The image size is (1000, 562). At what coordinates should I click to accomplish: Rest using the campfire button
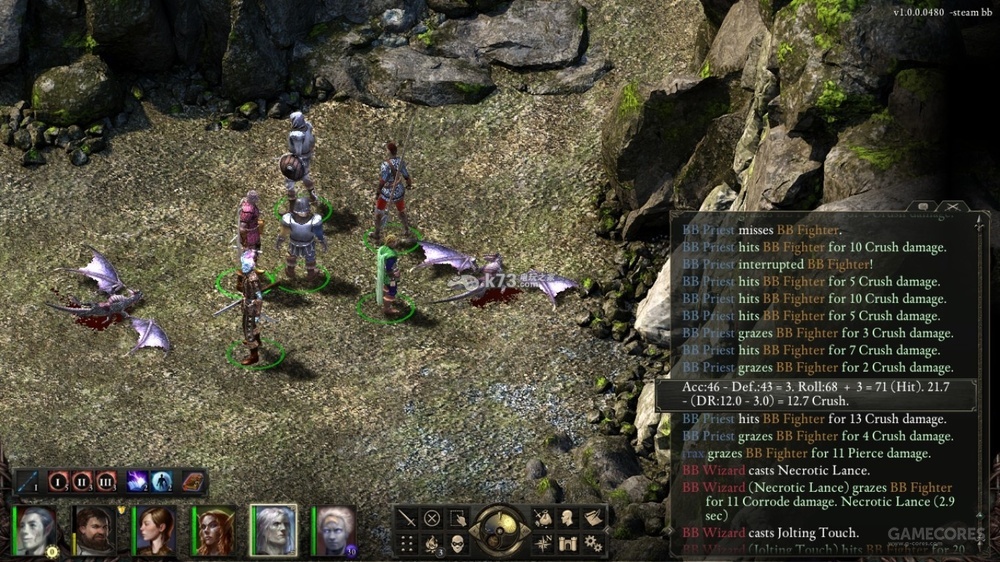tap(432, 543)
